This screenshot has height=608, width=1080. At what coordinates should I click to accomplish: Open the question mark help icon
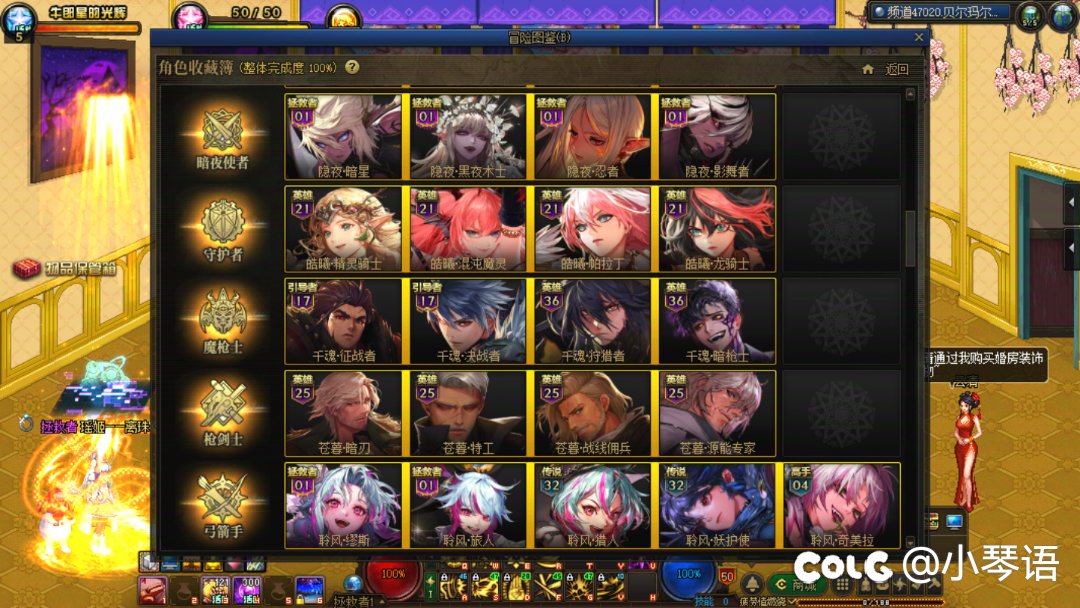[352, 67]
